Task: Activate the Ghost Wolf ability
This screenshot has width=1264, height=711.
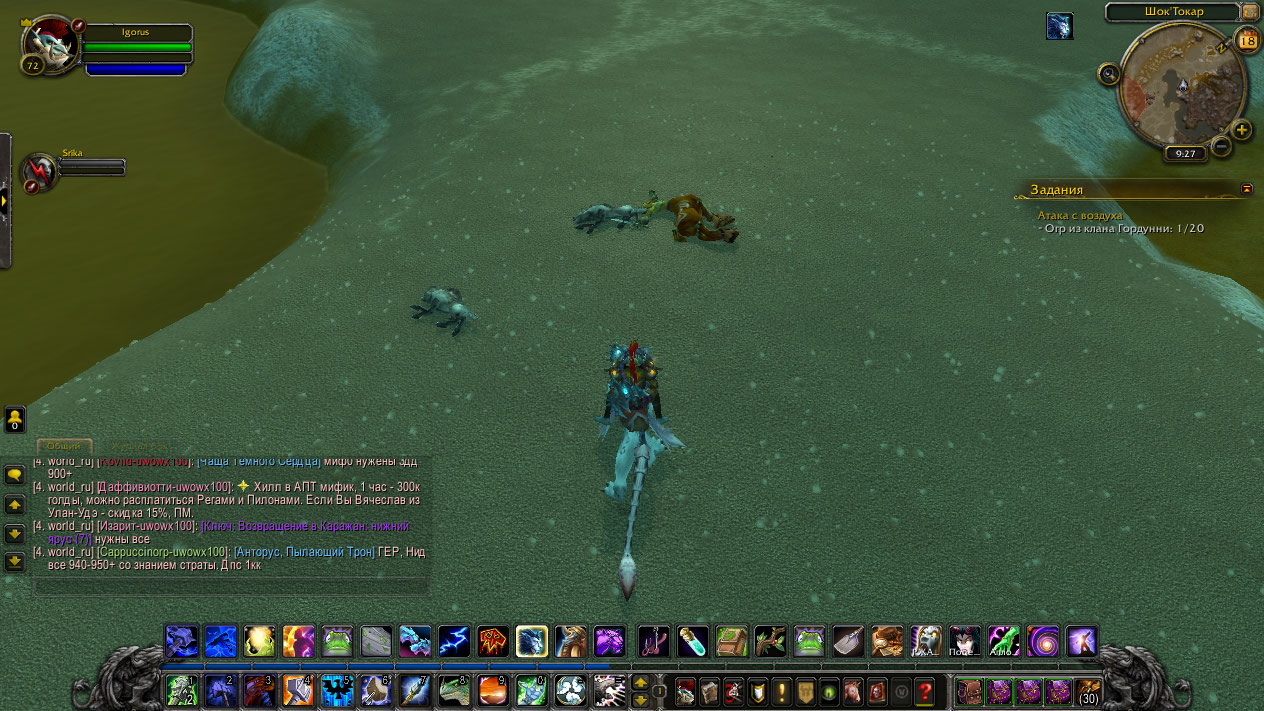Action: tap(531, 641)
